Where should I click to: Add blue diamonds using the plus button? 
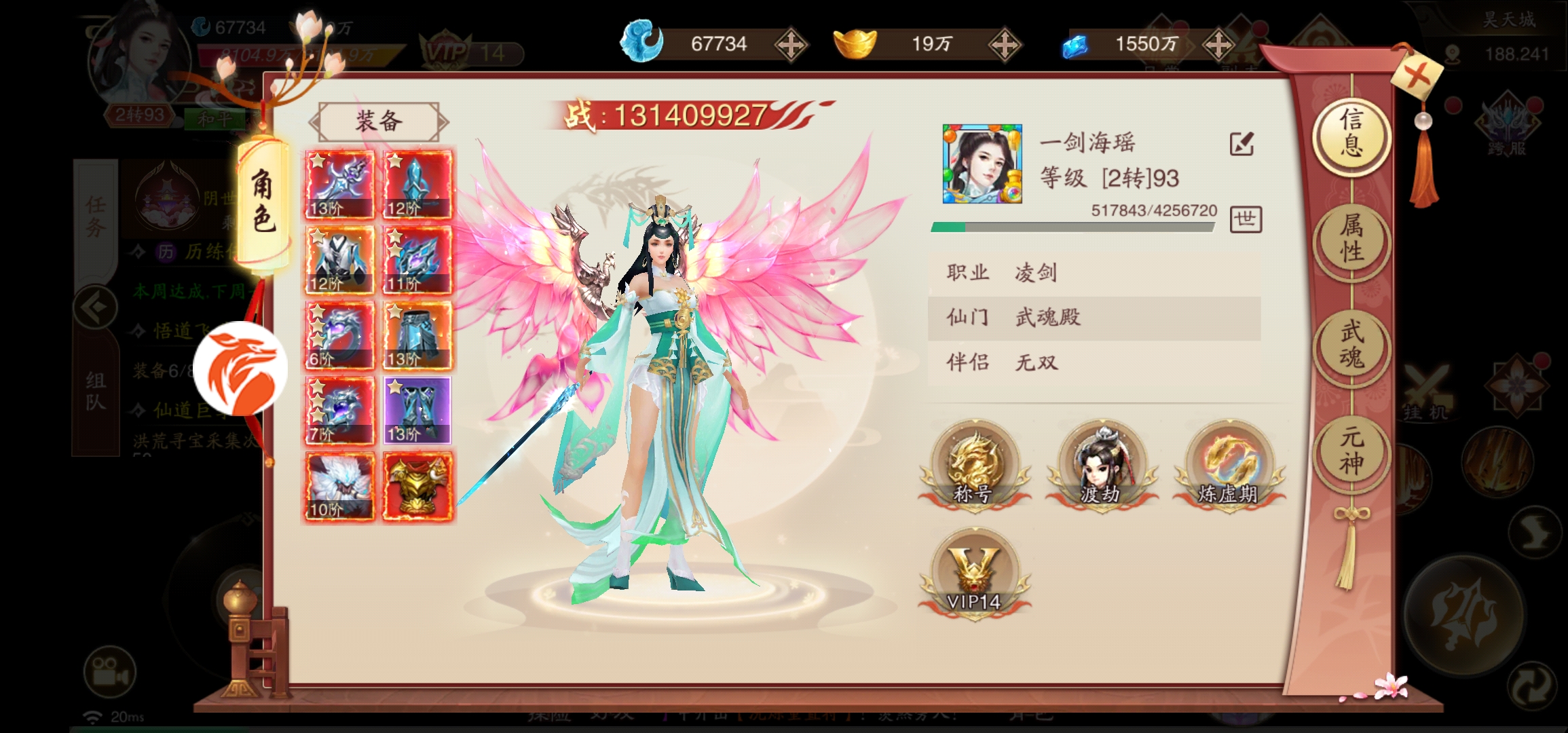1218,45
